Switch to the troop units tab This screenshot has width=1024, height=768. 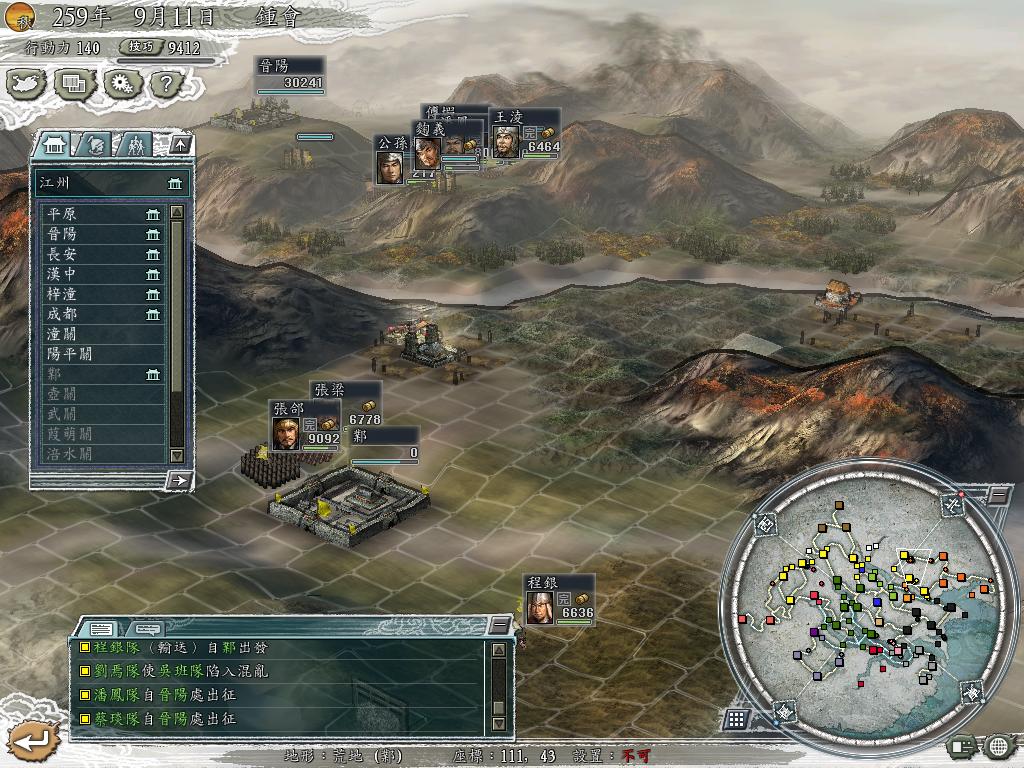pyautogui.click(x=135, y=145)
